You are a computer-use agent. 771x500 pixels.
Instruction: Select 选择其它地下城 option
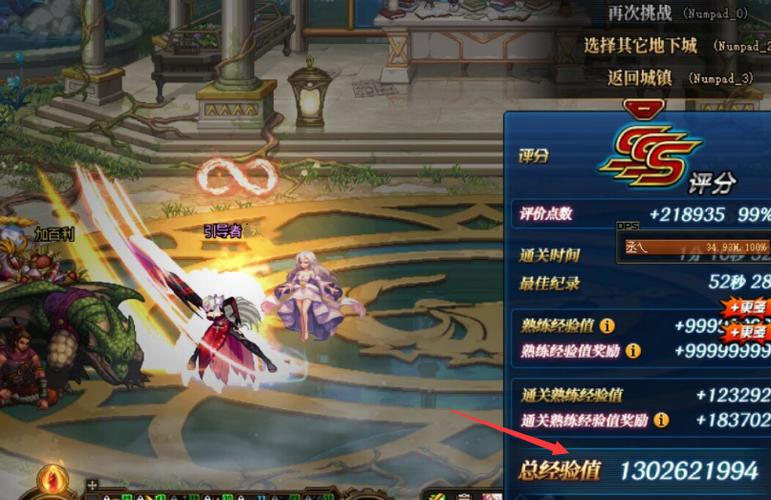641,45
